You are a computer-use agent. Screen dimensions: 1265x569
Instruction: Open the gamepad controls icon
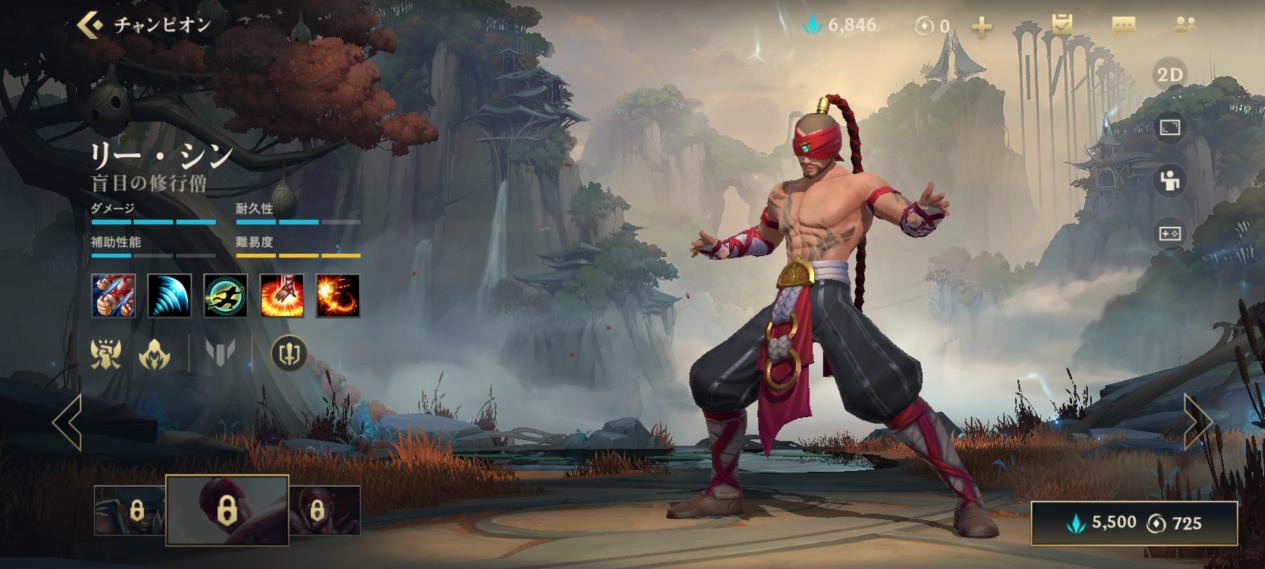(1169, 233)
